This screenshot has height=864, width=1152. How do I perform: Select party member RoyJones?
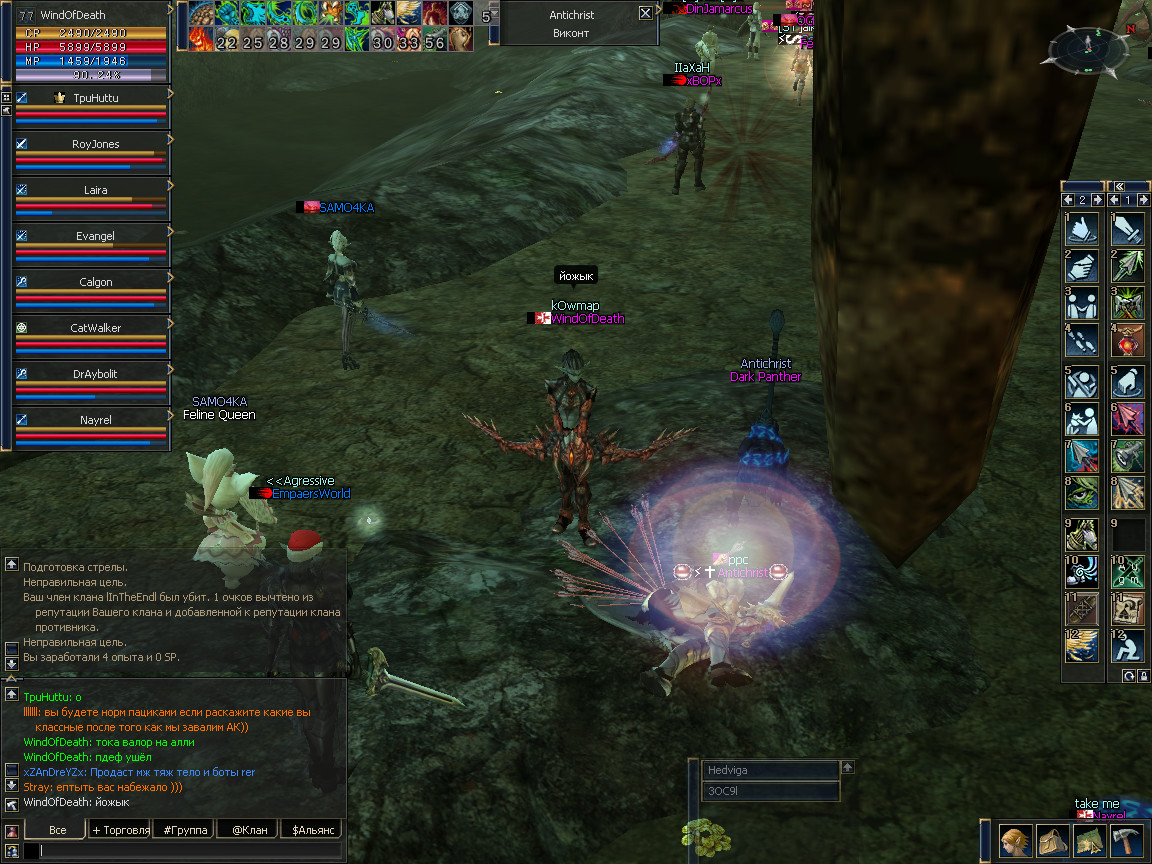click(x=96, y=144)
